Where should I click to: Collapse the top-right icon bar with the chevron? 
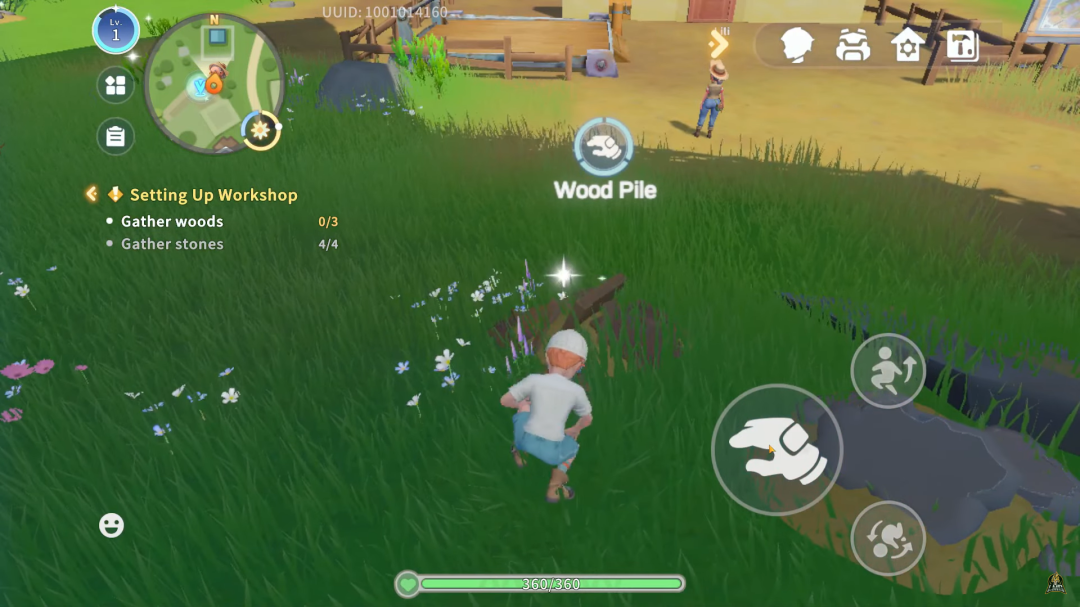tap(718, 44)
